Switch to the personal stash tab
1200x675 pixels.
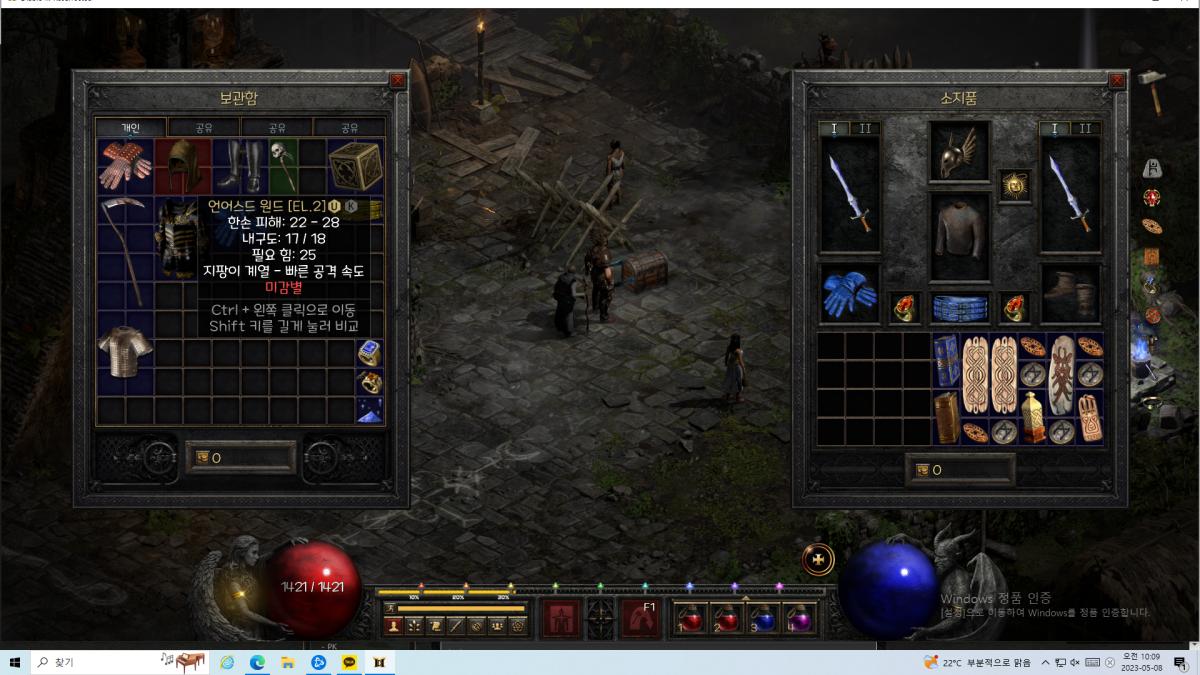131,128
